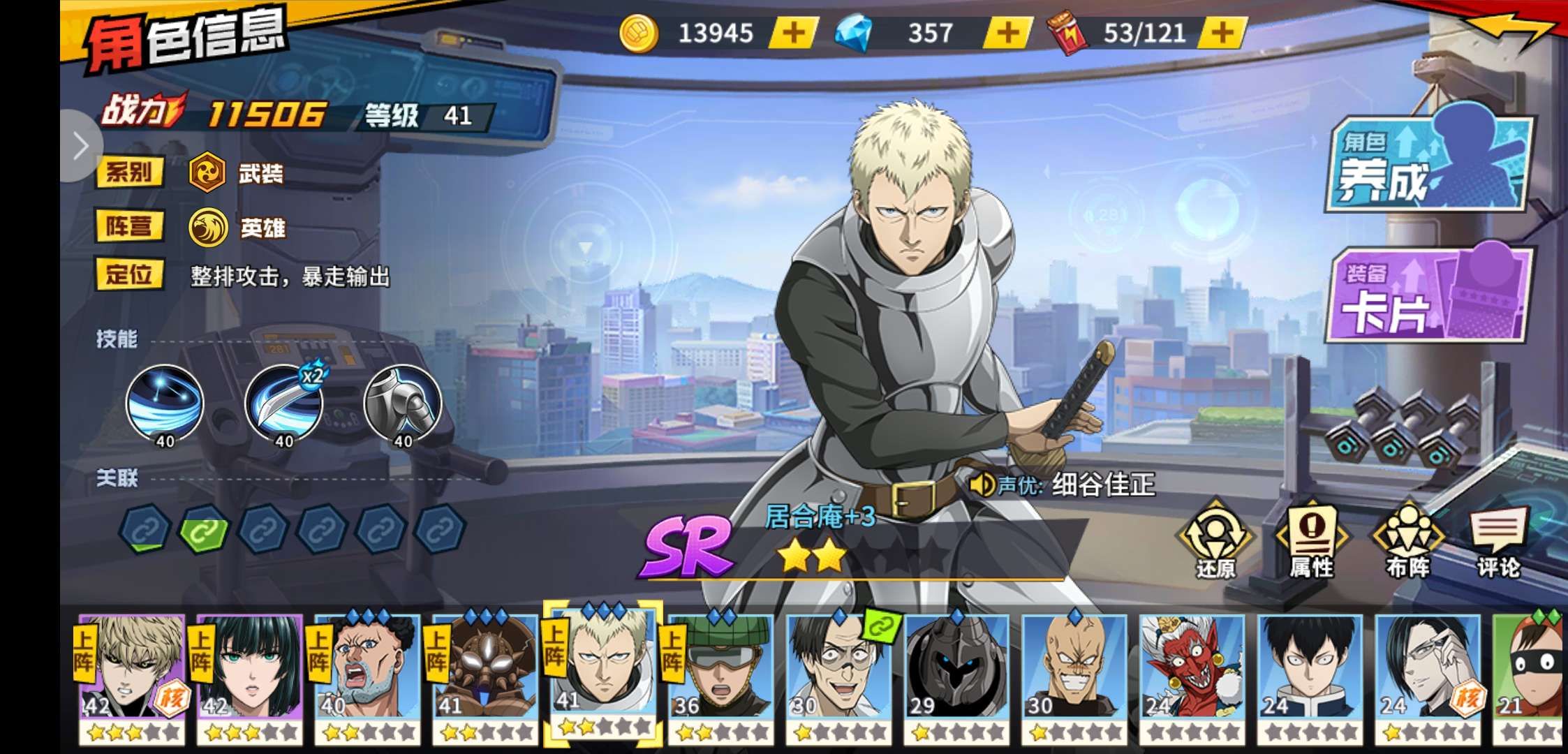The width and height of the screenshot is (1568, 754).
Task: Play the voice actor audio clip
Action: pyautogui.click(x=983, y=484)
